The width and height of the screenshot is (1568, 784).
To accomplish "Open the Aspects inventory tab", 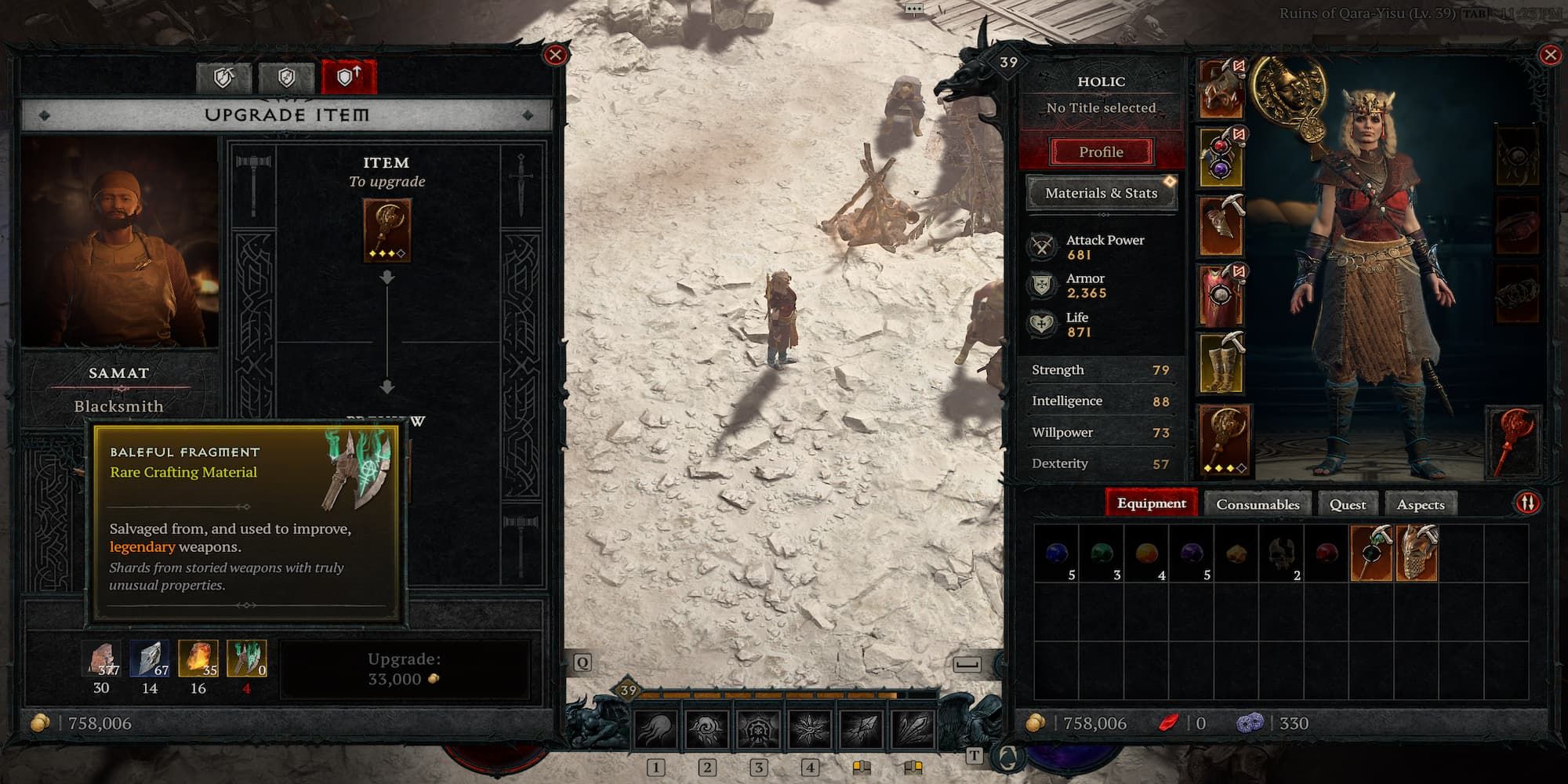I will tap(1421, 504).
